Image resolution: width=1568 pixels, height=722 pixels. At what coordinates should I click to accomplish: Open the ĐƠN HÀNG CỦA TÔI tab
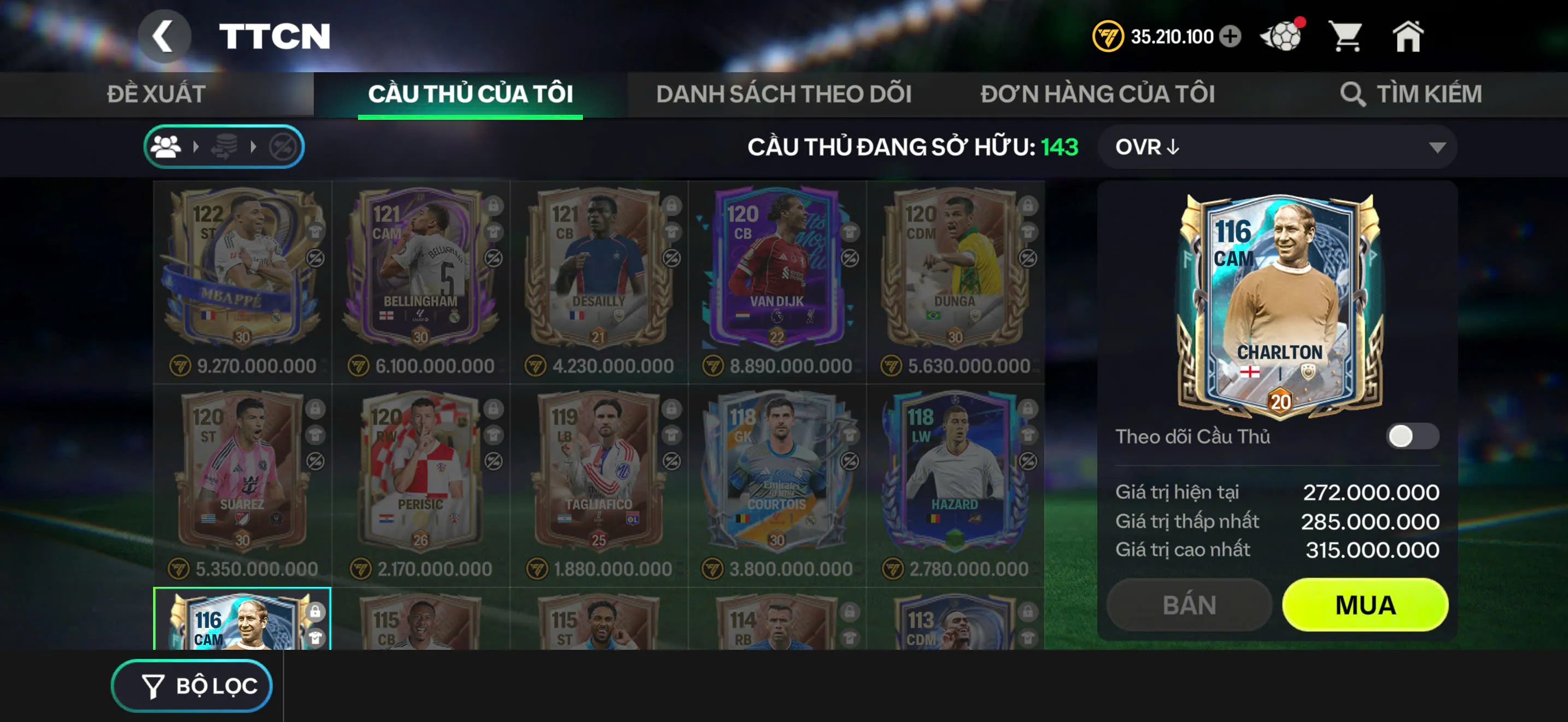pos(1098,94)
